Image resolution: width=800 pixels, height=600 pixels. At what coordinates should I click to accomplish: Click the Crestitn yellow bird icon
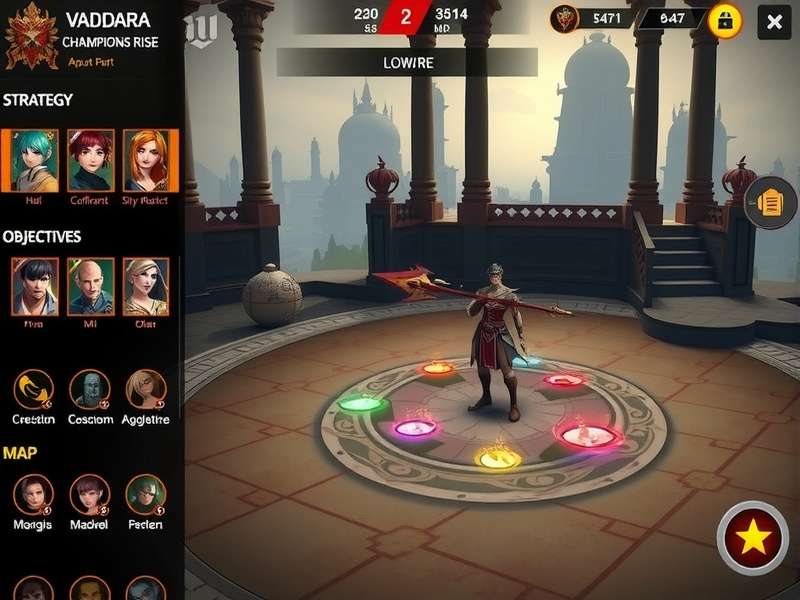click(x=34, y=390)
